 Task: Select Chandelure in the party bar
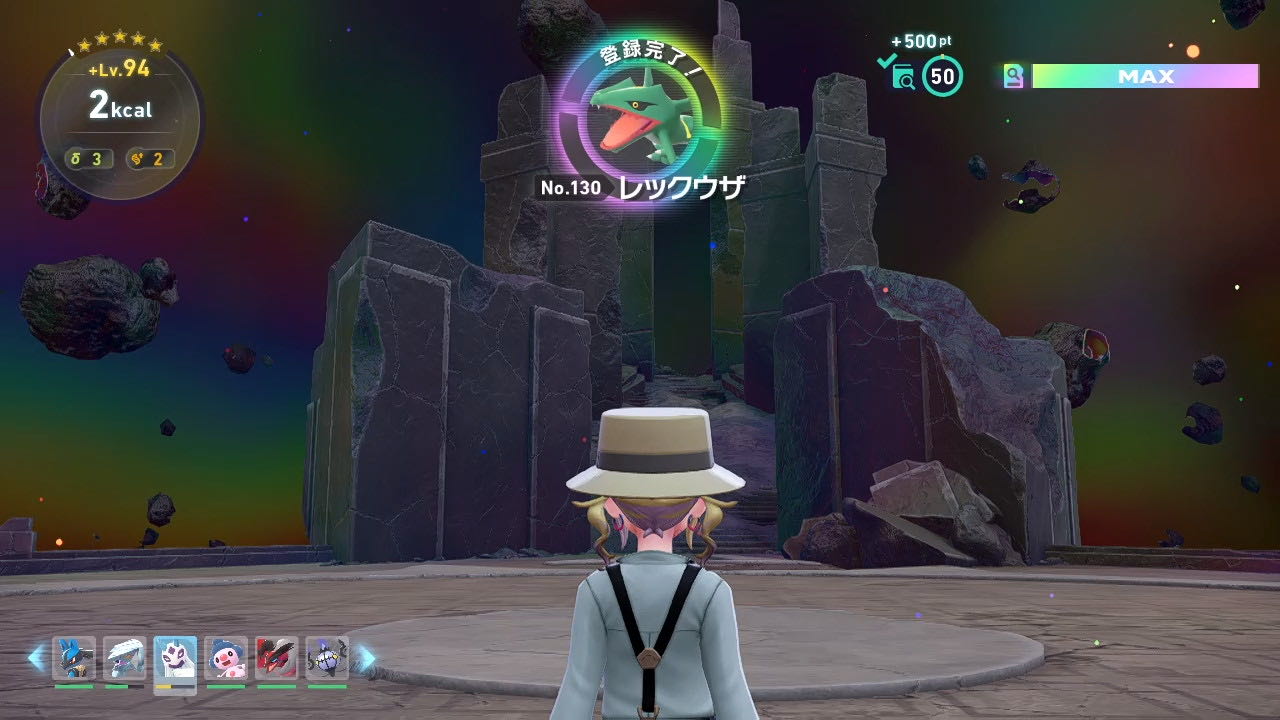327,658
